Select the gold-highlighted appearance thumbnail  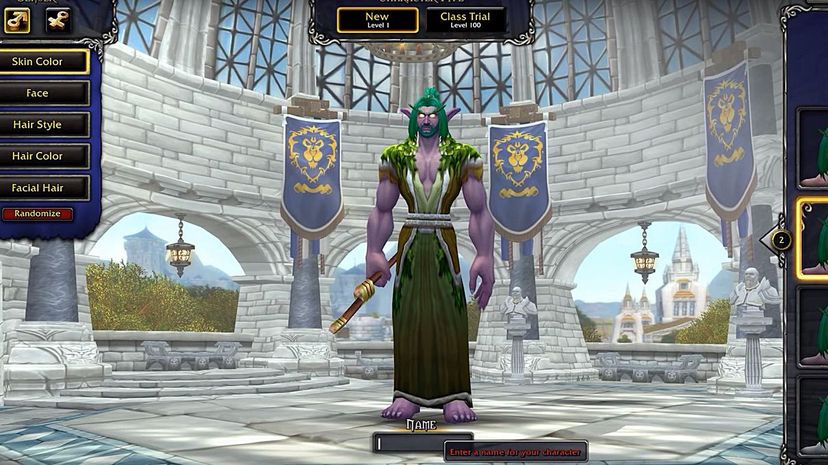(x=814, y=237)
